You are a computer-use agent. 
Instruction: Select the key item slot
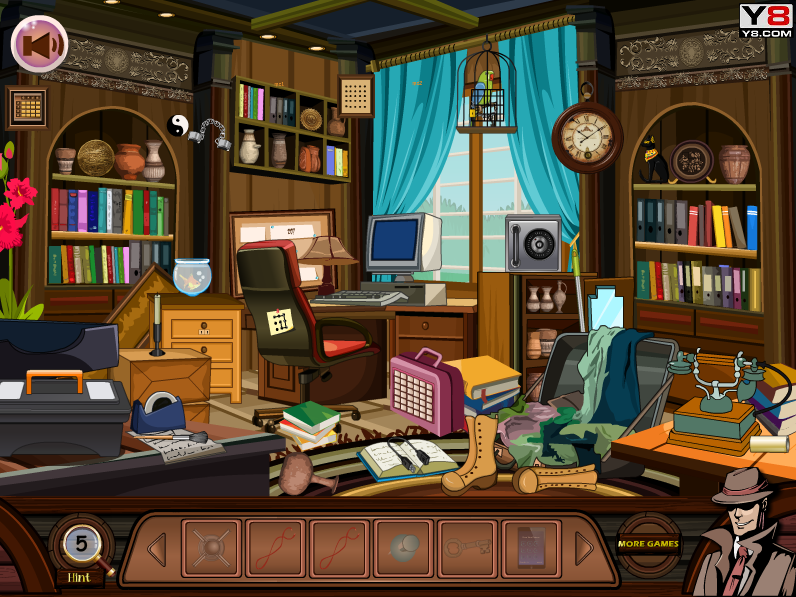pyautogui.click(x=467, y=548)
